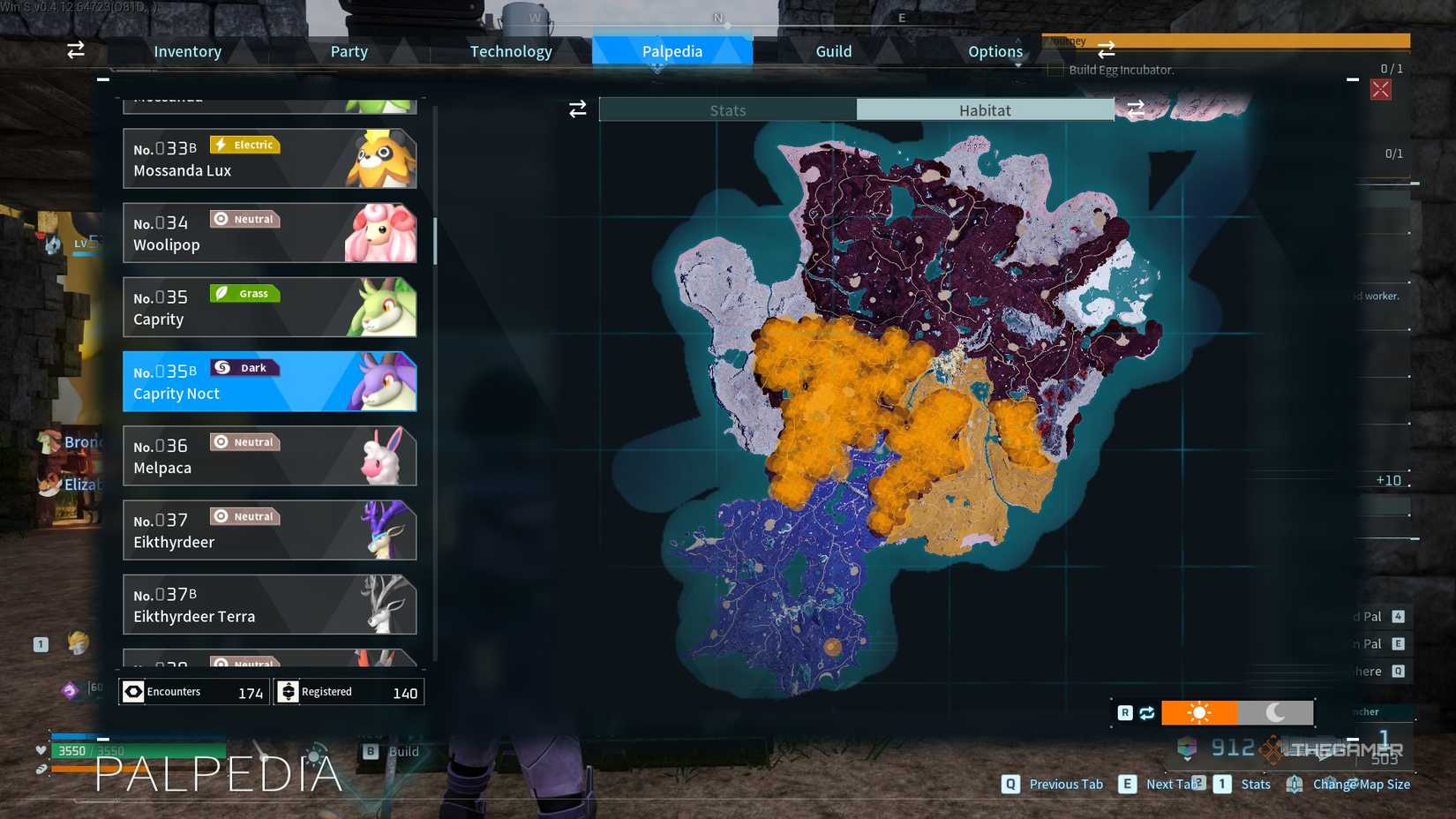Click the Encounters counter icon

[133, 691]
